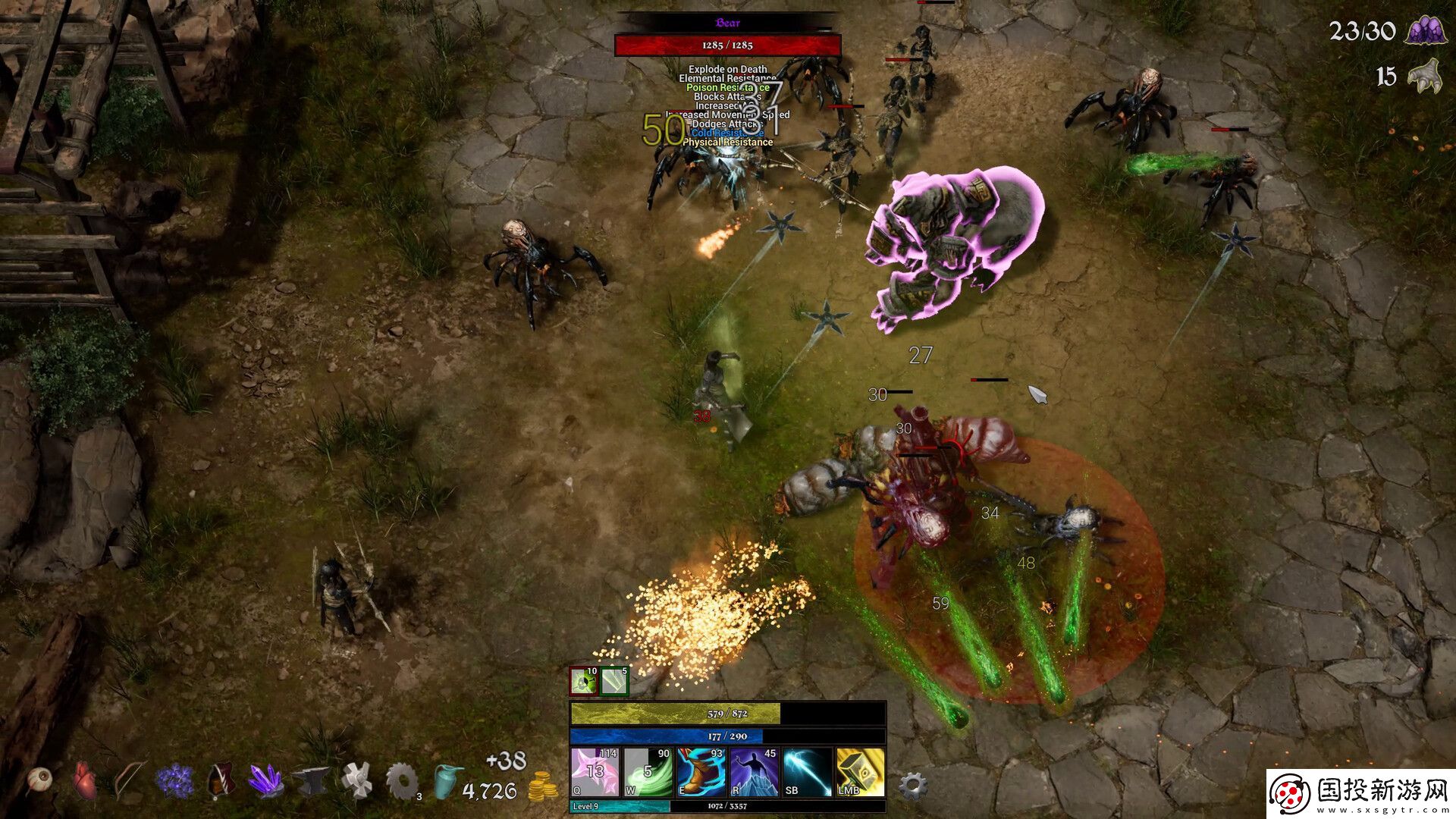Activate the W green whirlwind ability
This screenshot has height=819, width=1456.
click(x=646, y=773)
